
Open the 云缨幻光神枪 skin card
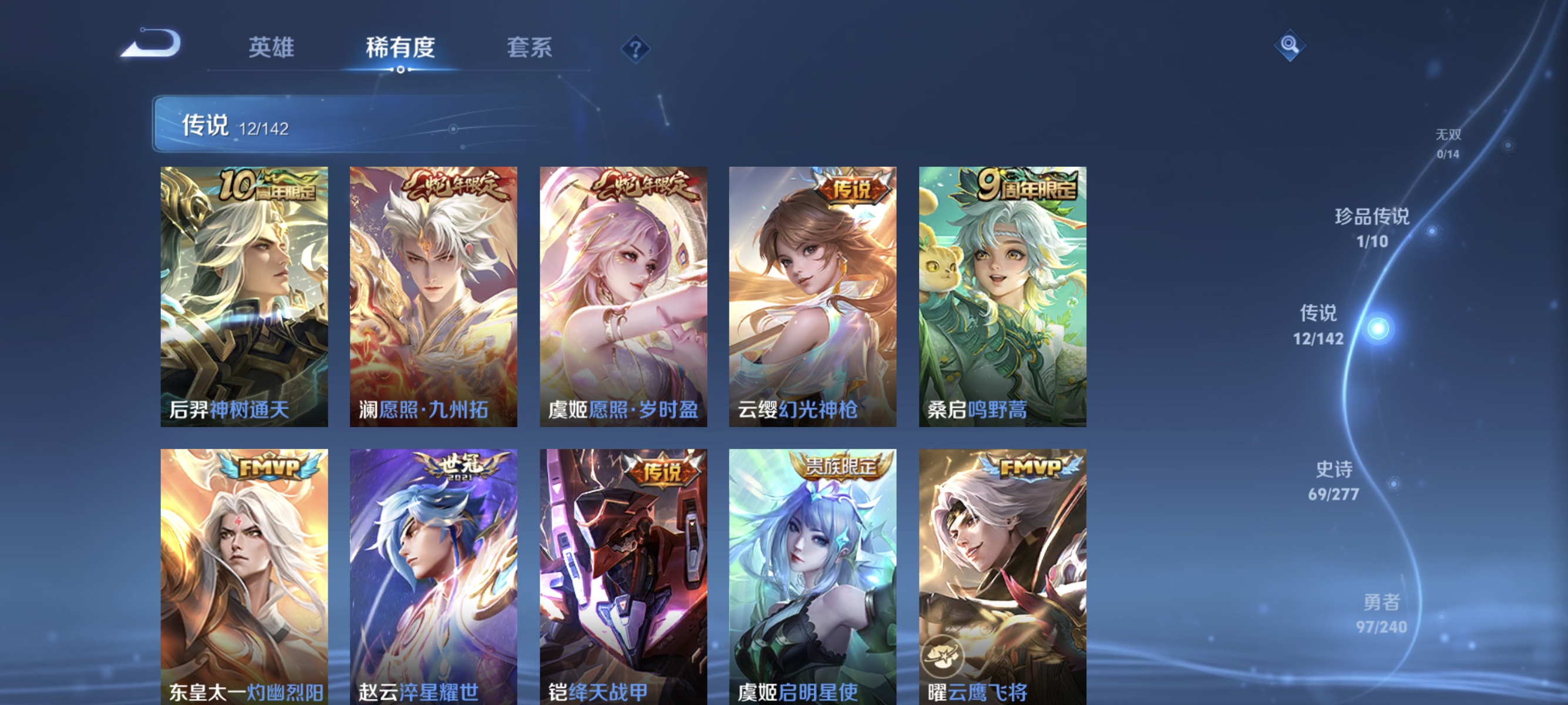tap(814, 298)
